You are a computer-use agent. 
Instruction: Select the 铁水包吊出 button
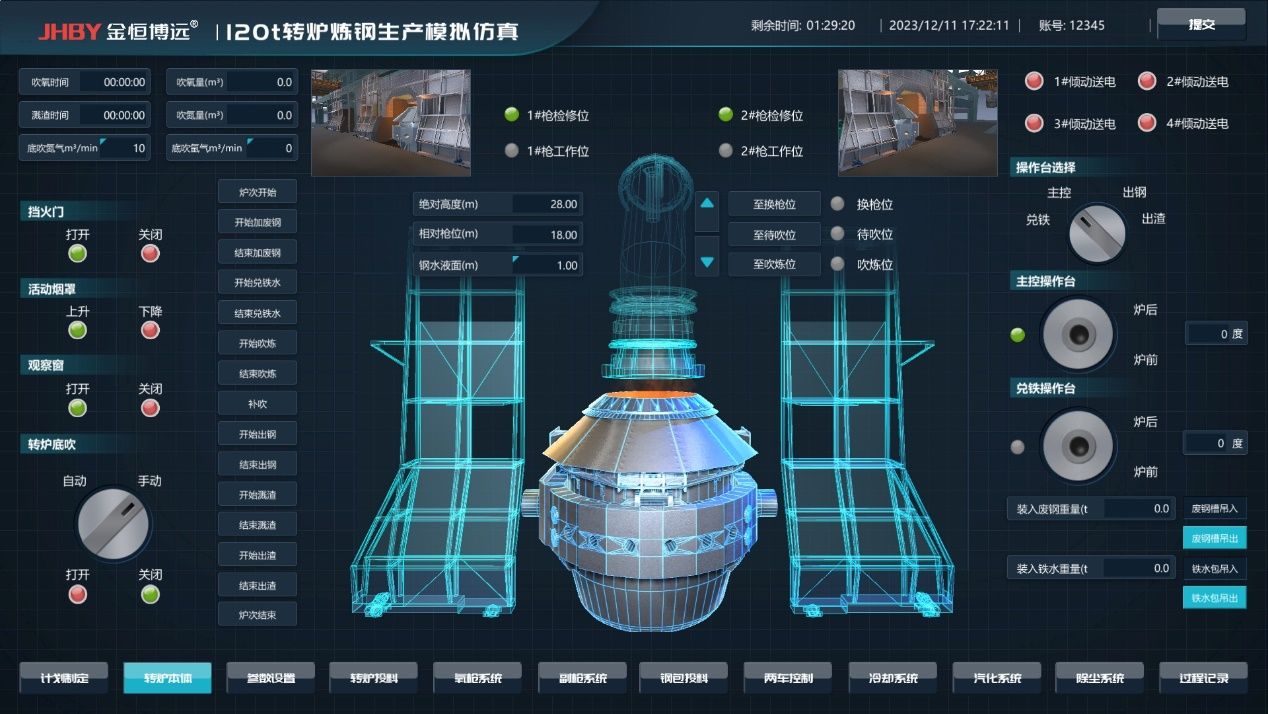(1215, 598)
